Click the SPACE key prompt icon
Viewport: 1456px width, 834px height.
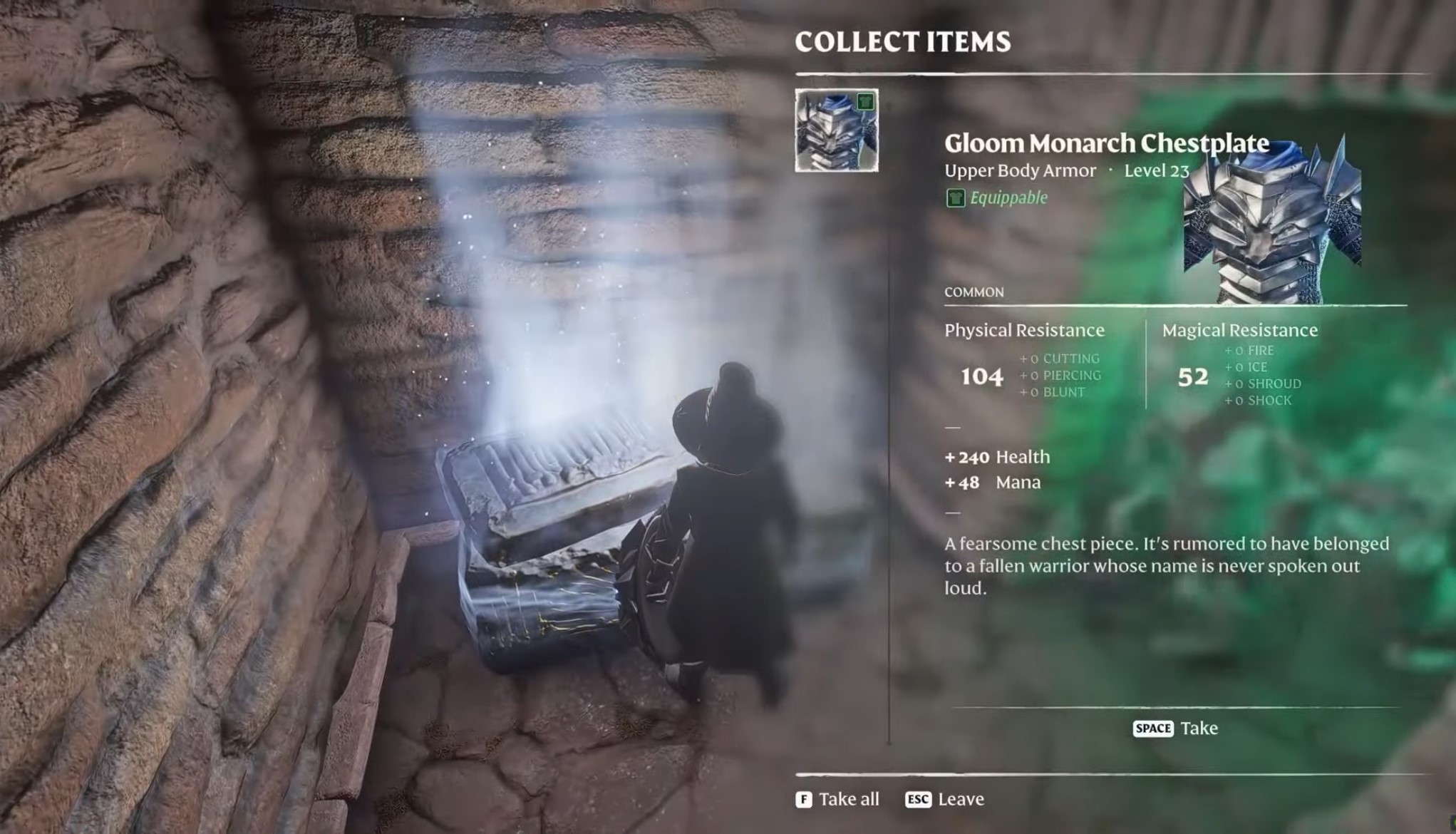point(1152,729)
